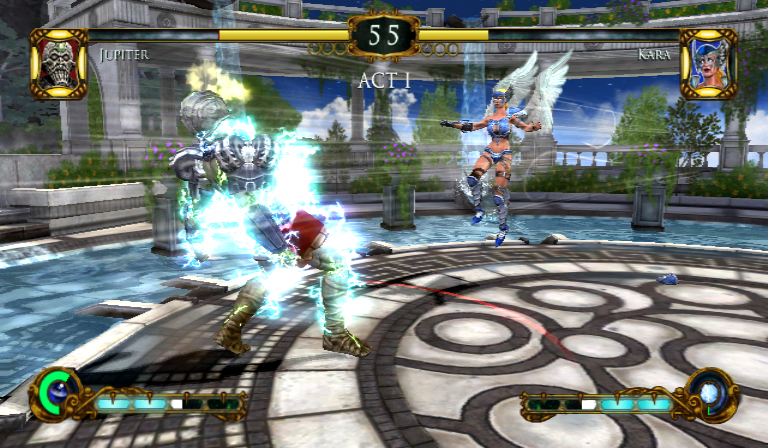This screenshot has width=768, height=448.
Task: Select Jupiter's character portrait
Action: (58, 63)
